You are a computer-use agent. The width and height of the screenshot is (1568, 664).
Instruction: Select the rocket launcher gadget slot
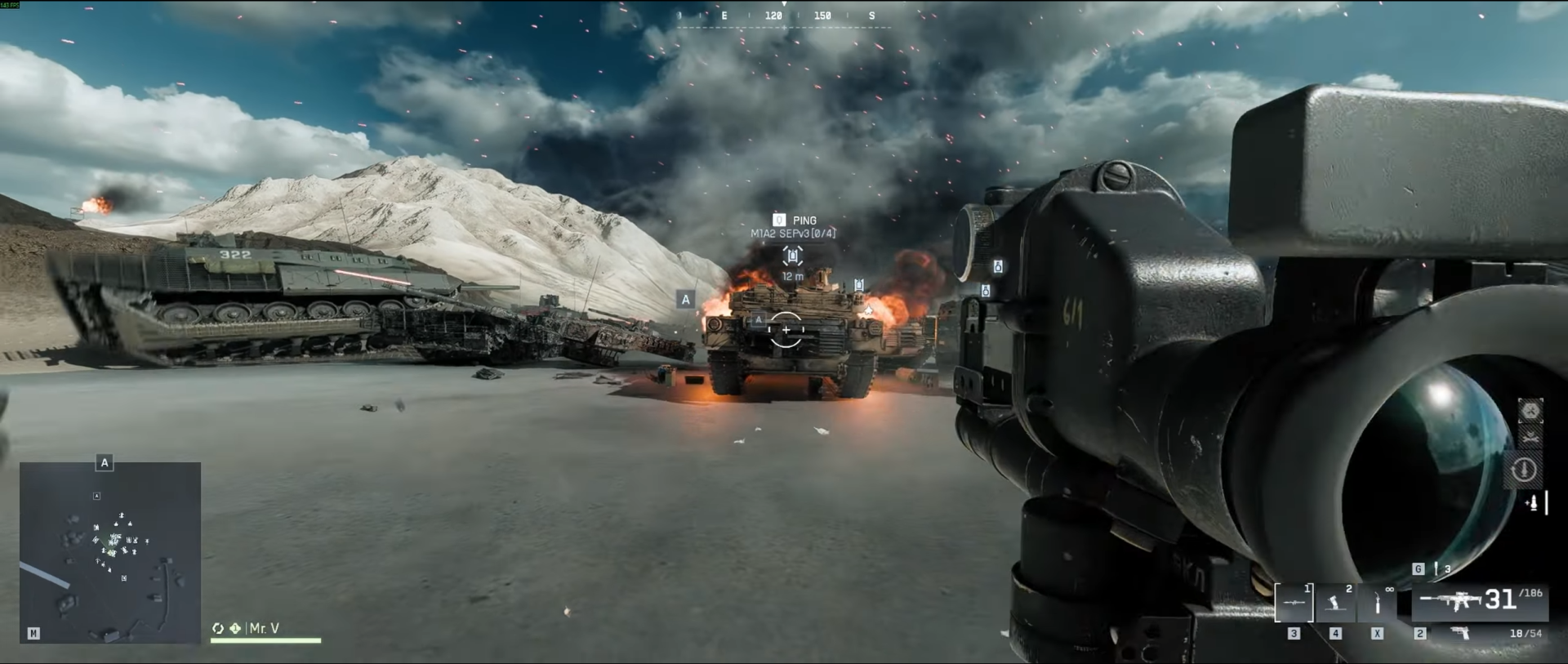pyautogui.click(x=1294, y=604)
